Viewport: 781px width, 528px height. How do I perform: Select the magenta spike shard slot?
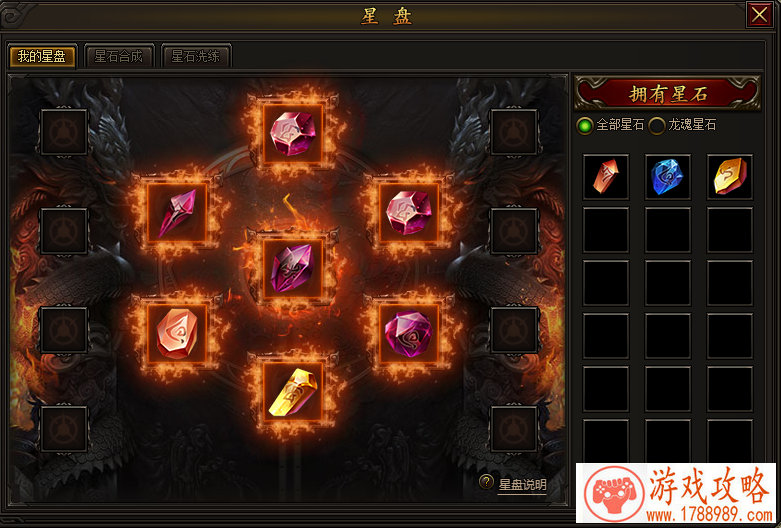[177, 212]
